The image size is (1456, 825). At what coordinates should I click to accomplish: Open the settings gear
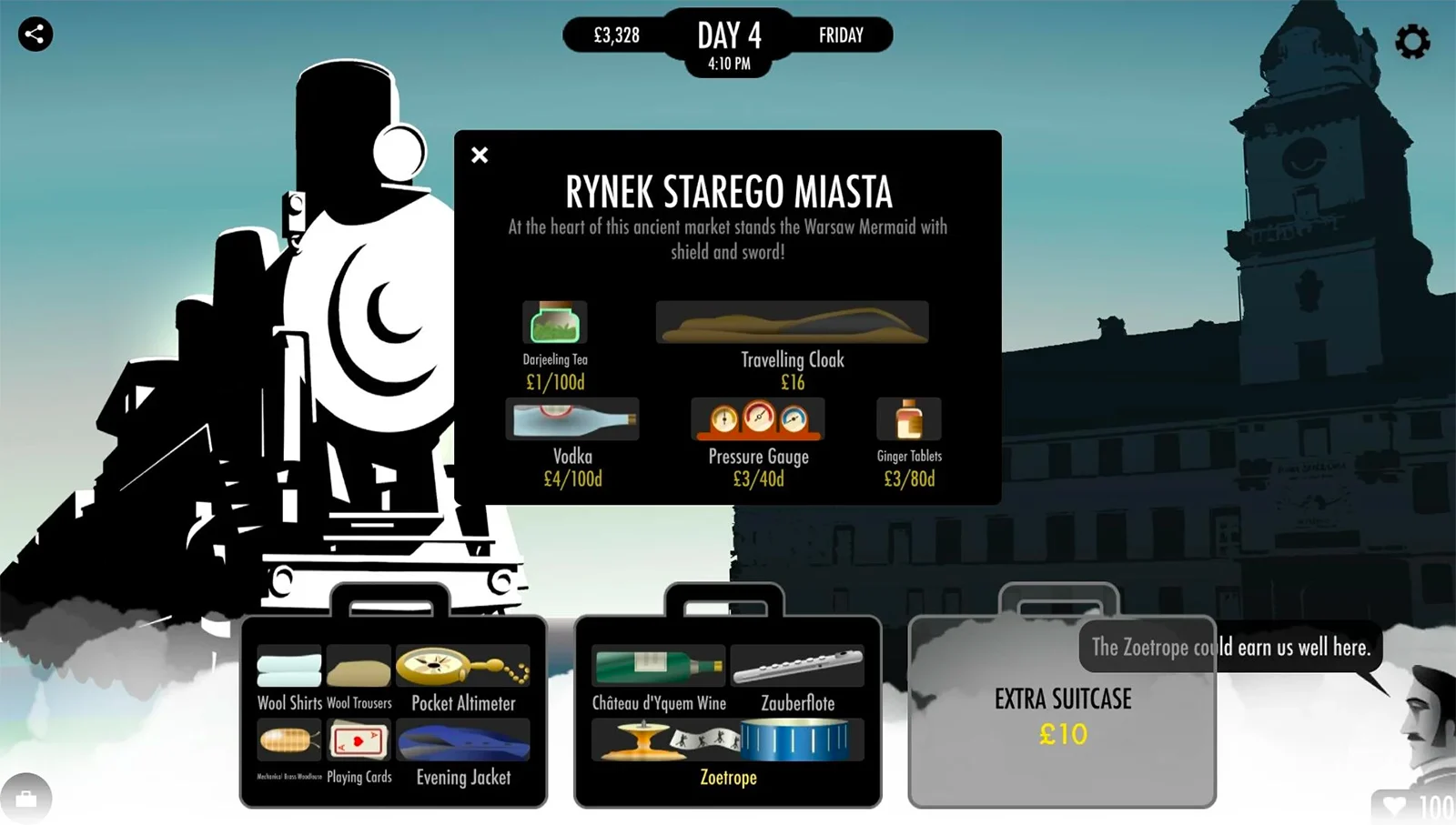tap(1412, 41)
